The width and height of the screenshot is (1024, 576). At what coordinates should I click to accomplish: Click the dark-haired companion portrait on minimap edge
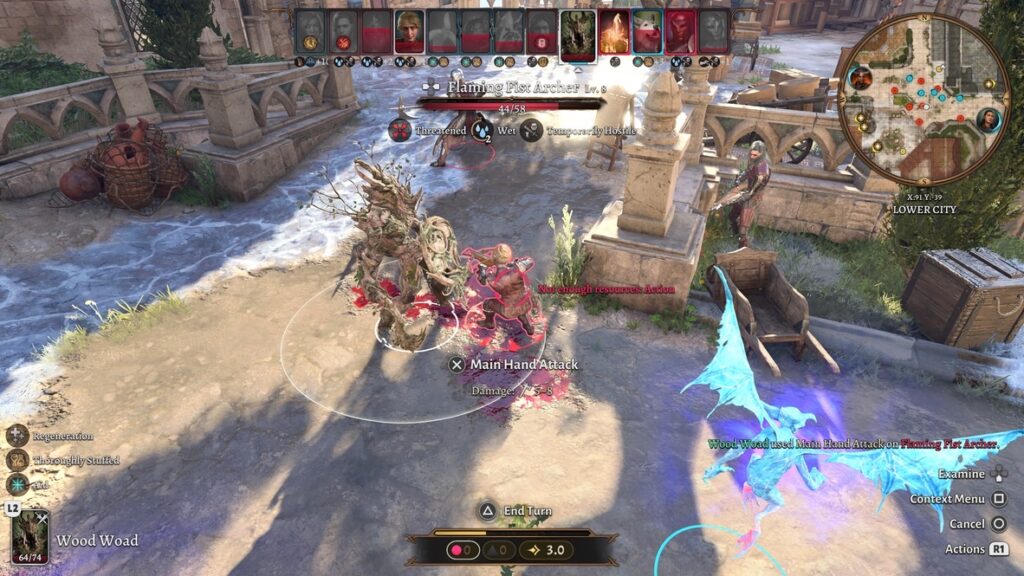[989, 121]
